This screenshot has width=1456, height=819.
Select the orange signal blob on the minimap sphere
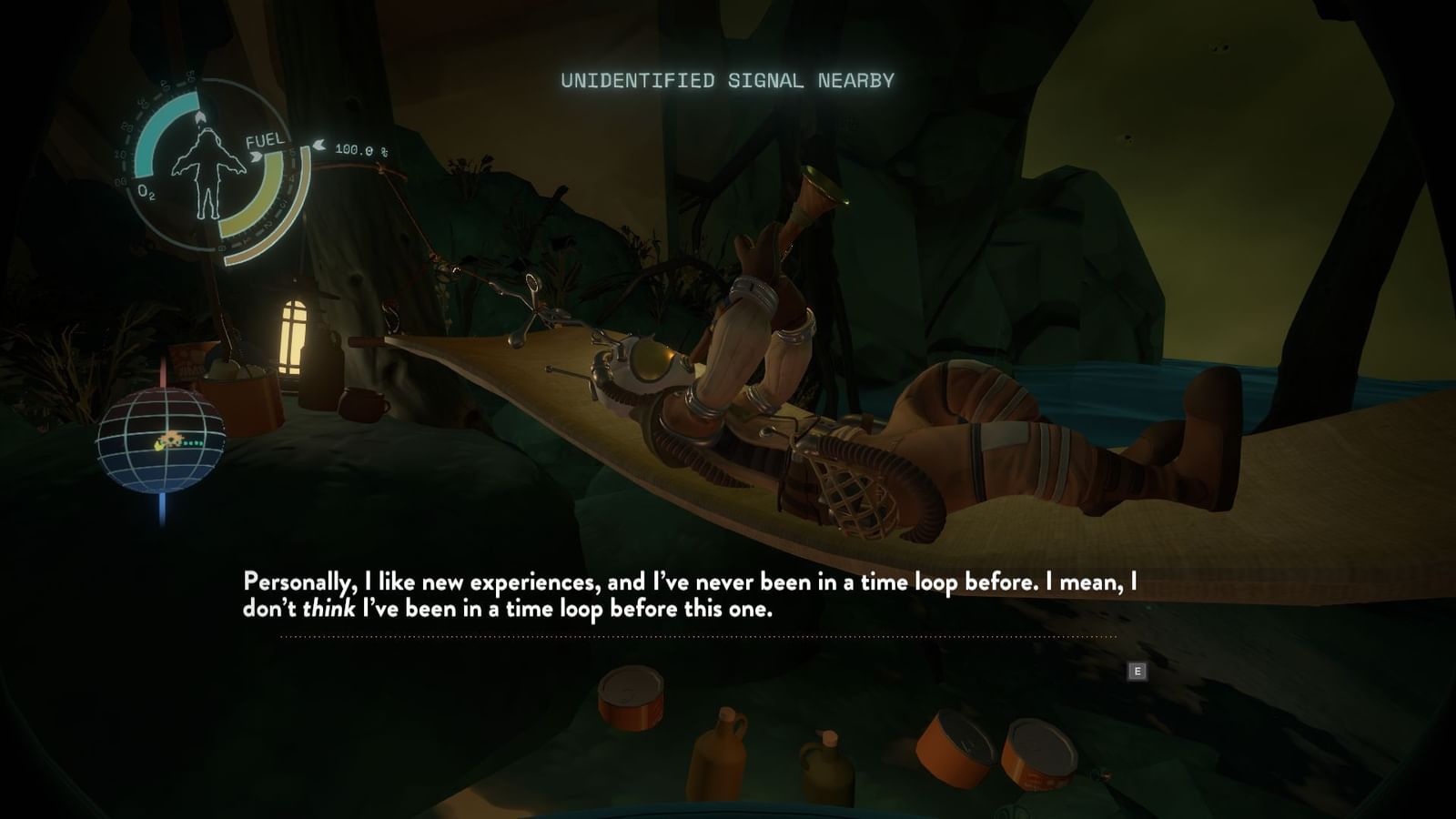point(172,436)
